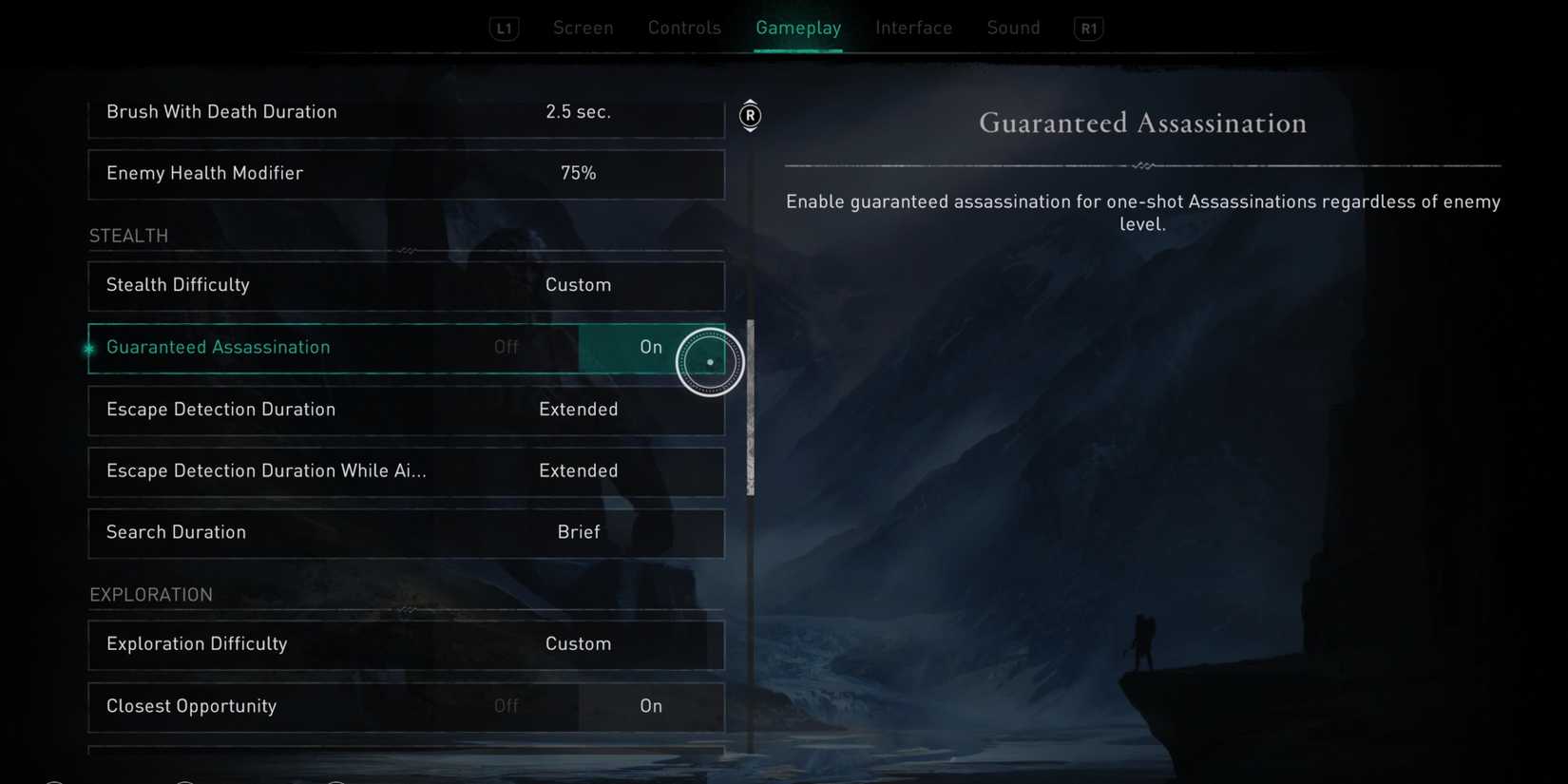Click the right stick (R) scroll icon

pyautogui.click(x=750, y=115)
